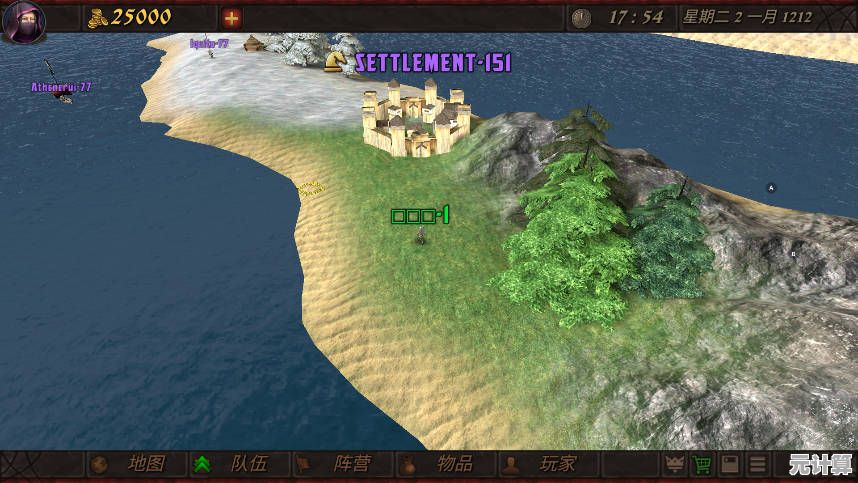Open the green shopping cart store
The width and height of the screenshot is (858, 483).
click(703, 465)
